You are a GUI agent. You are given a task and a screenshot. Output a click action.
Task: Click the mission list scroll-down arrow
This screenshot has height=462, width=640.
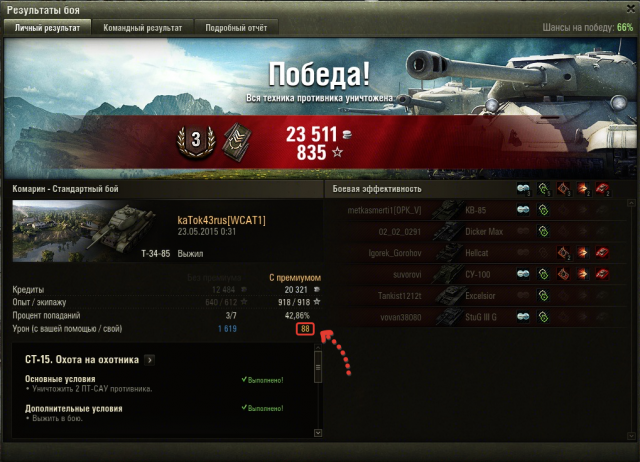click(x=318, y=433)
